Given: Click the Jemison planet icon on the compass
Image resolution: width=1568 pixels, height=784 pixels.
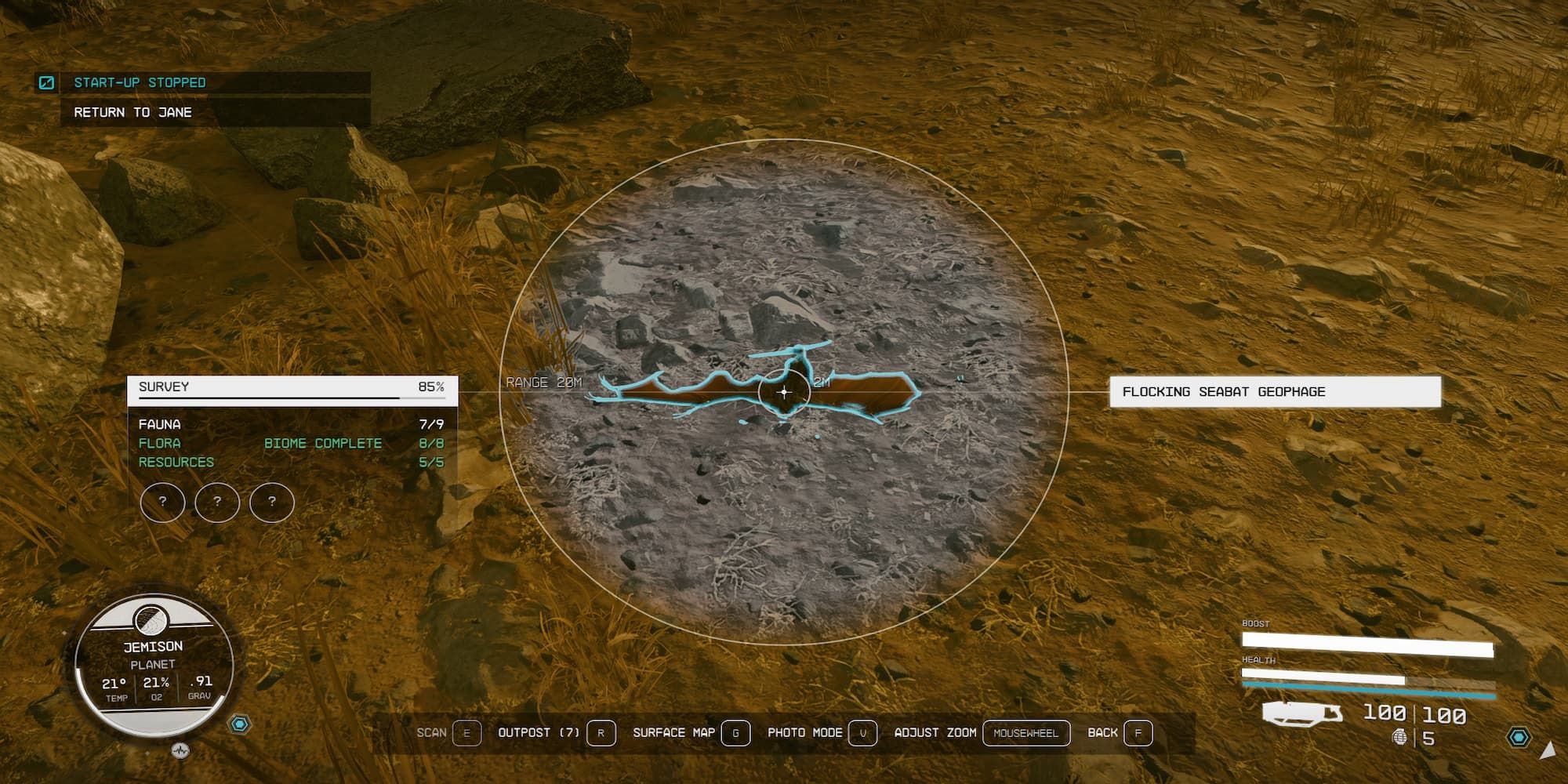Looking at the screenshot, I should pos(149,622).
